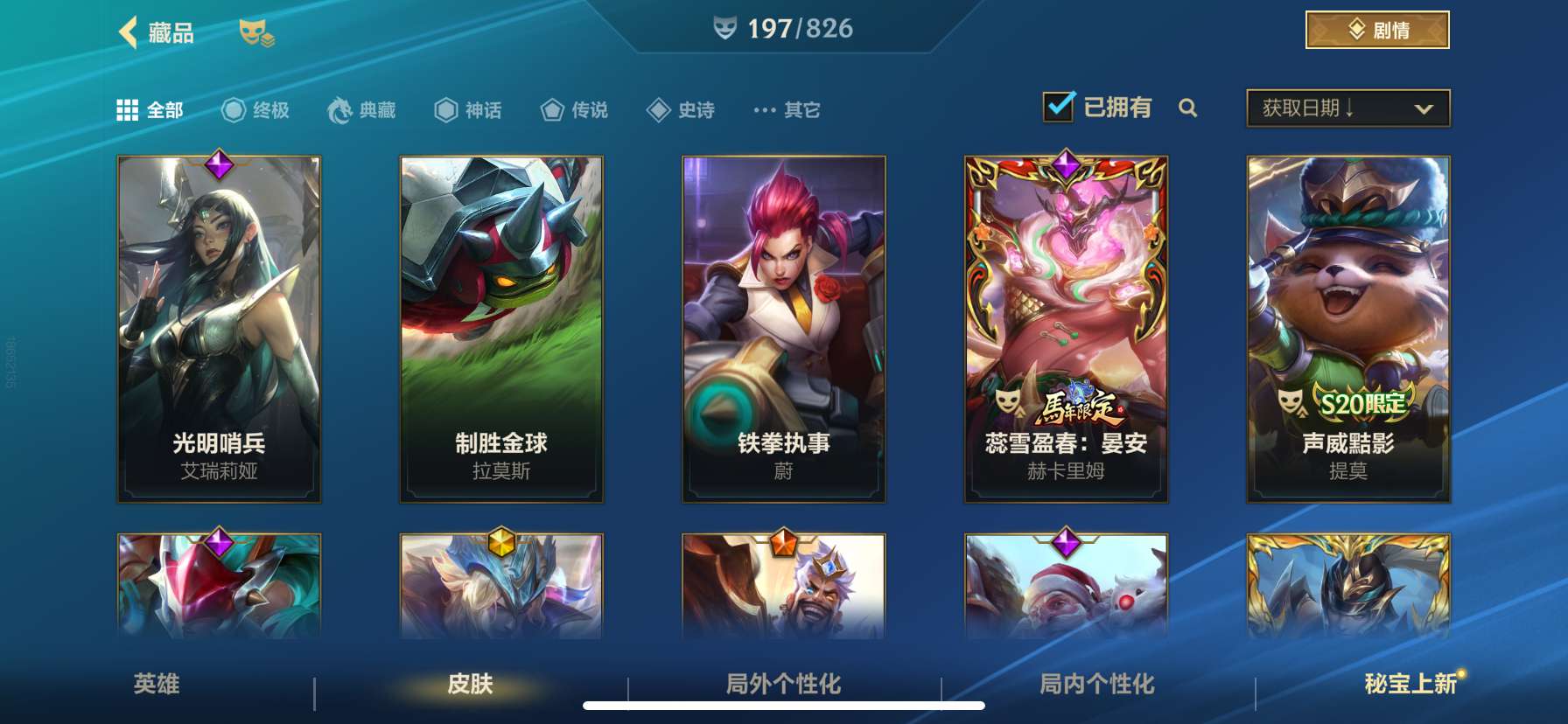Select the 神话 rarity filter icon
Image resolution: width=1568 pixels, height=724 pixels.
tap(446, 109)
